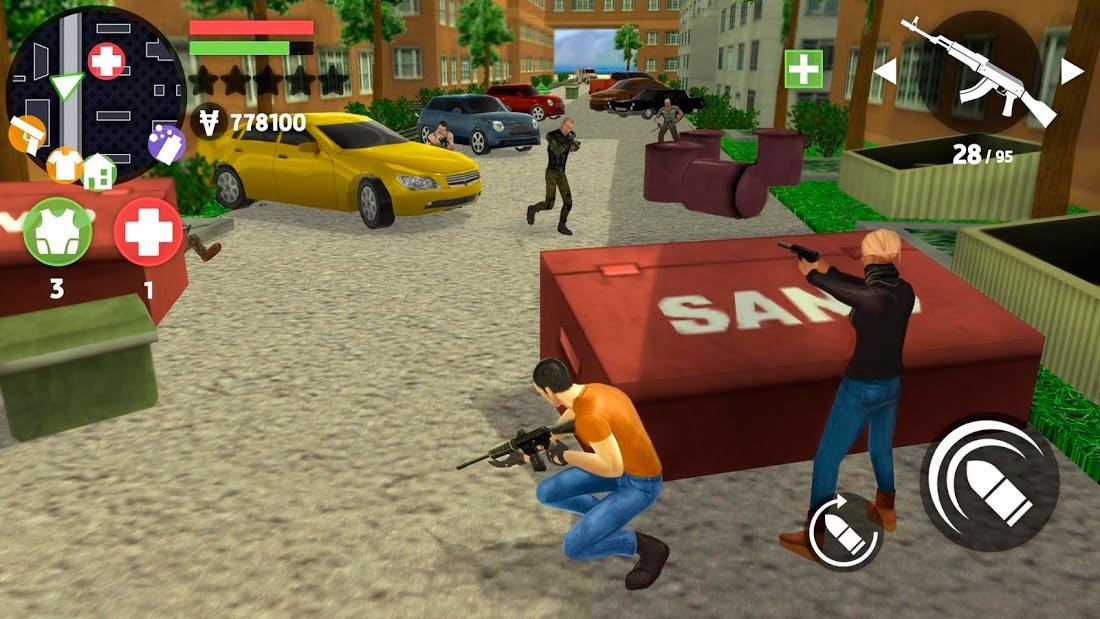Screen dimensions: 1100x619
Task: Switch to the previous weapon with left arrow
Action: point(885,71)
